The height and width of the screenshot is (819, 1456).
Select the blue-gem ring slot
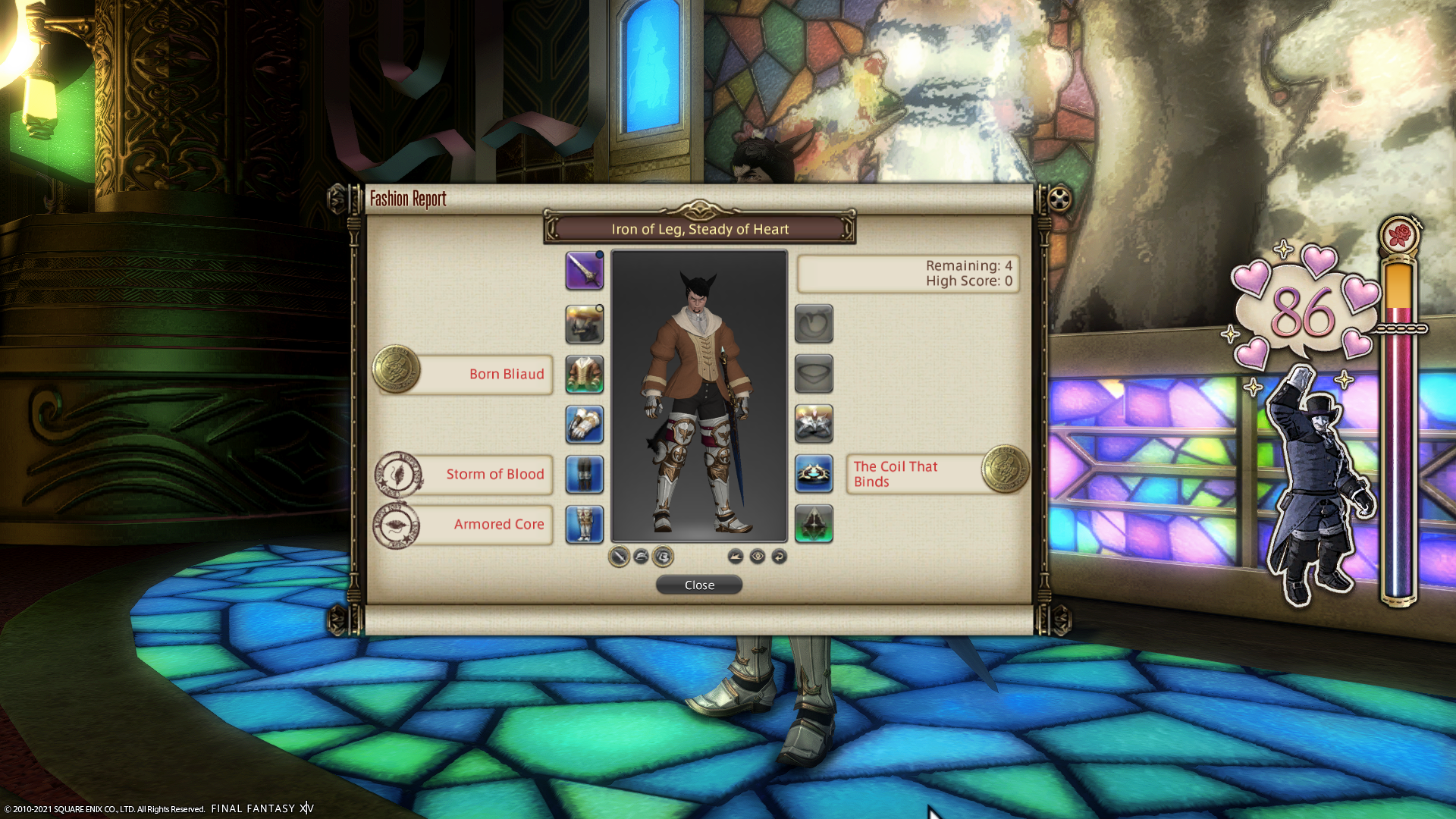(x=814, y=474)
